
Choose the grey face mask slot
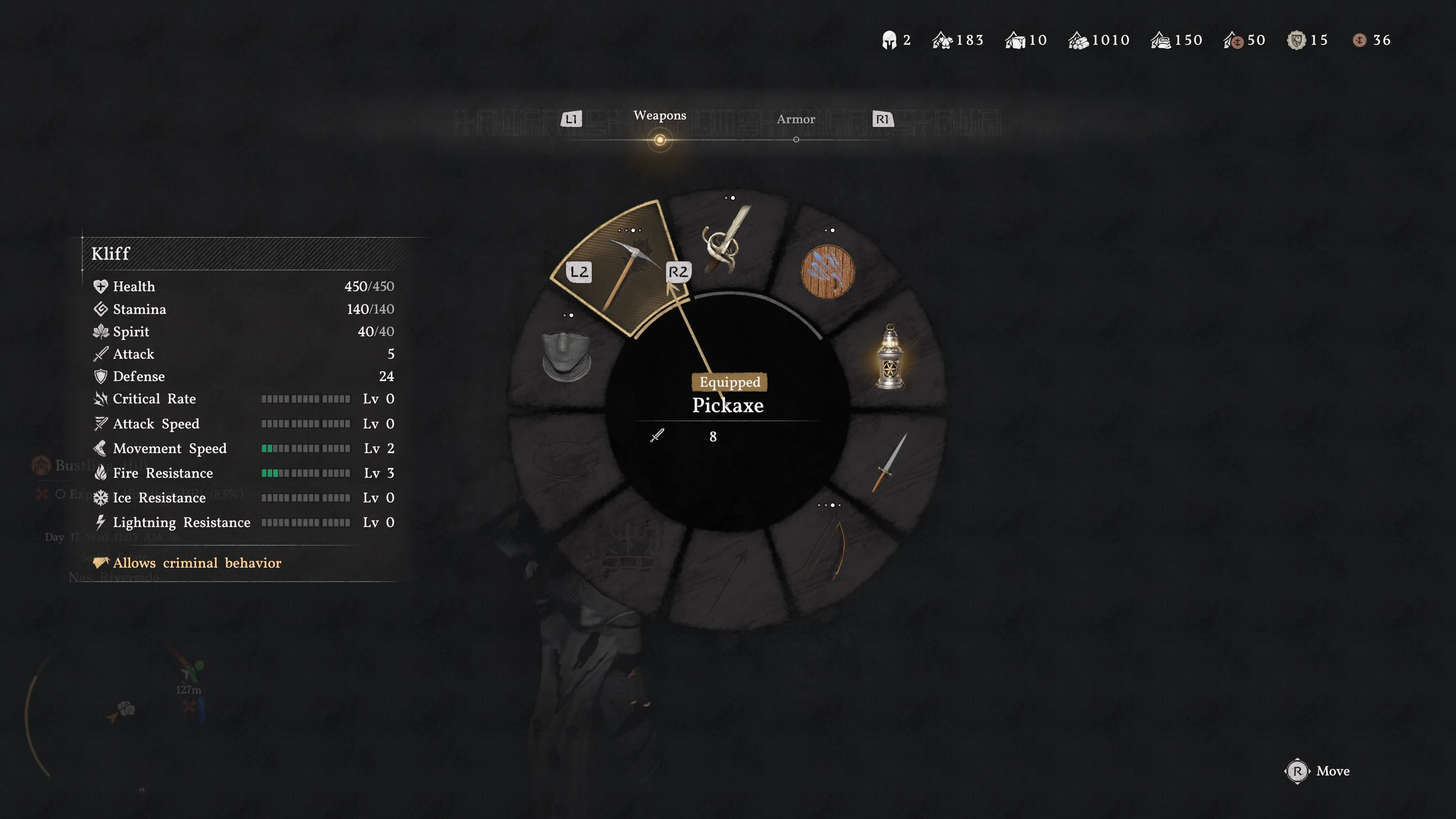point(566,356)
